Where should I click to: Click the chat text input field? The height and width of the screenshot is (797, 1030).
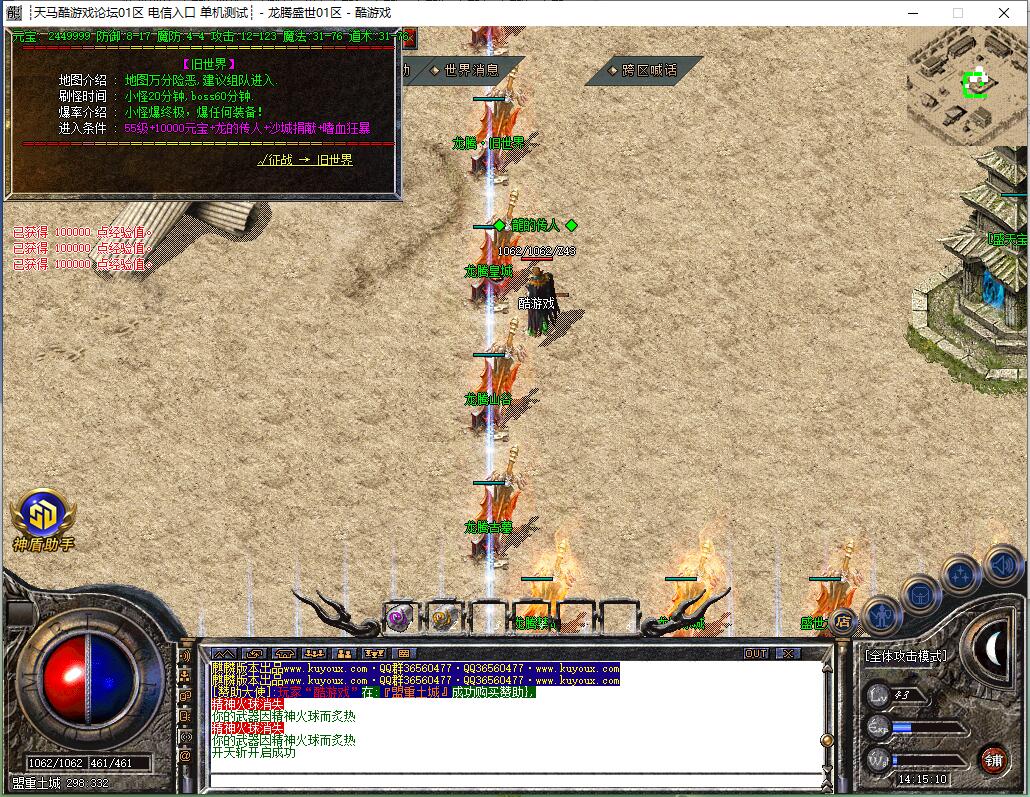pyautogui.click(x=510, y=780)
